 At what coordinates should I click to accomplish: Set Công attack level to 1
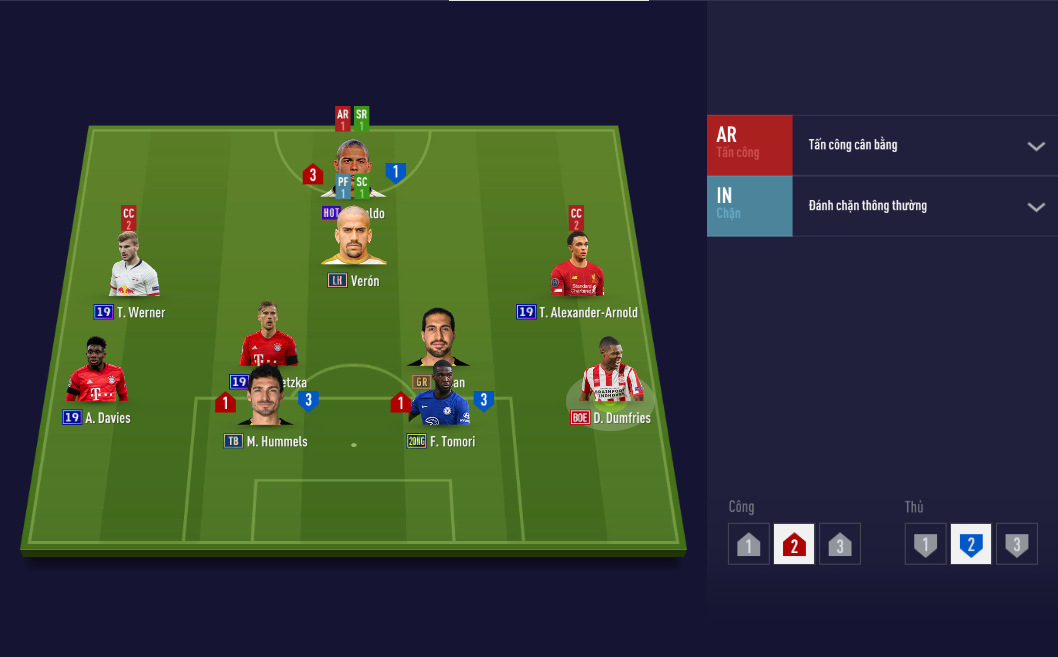pyautogui.click(x=749, y=545)
